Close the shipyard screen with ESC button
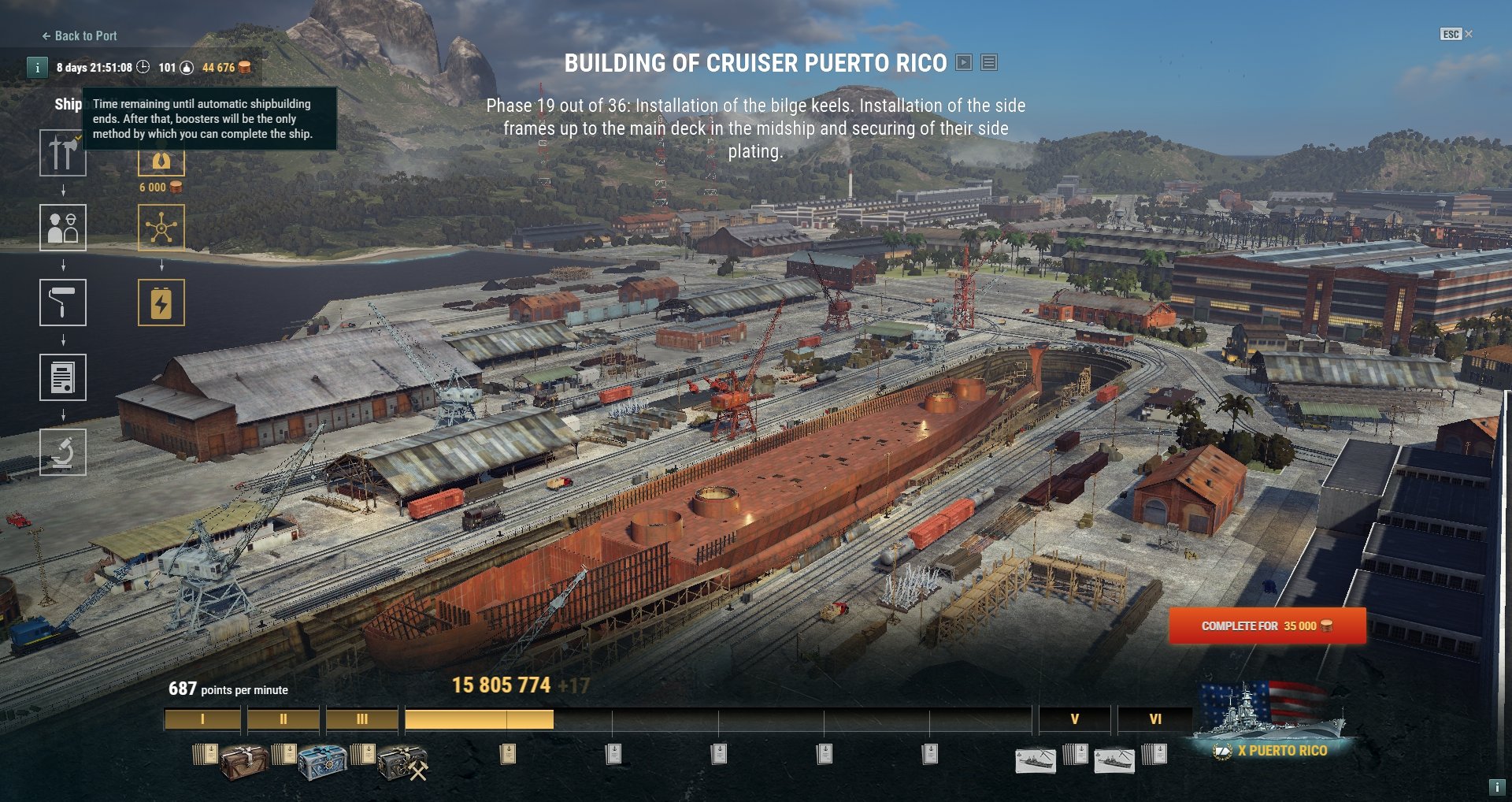The width and height of the screenshot is (1512, 802). tap(1455, 34)
